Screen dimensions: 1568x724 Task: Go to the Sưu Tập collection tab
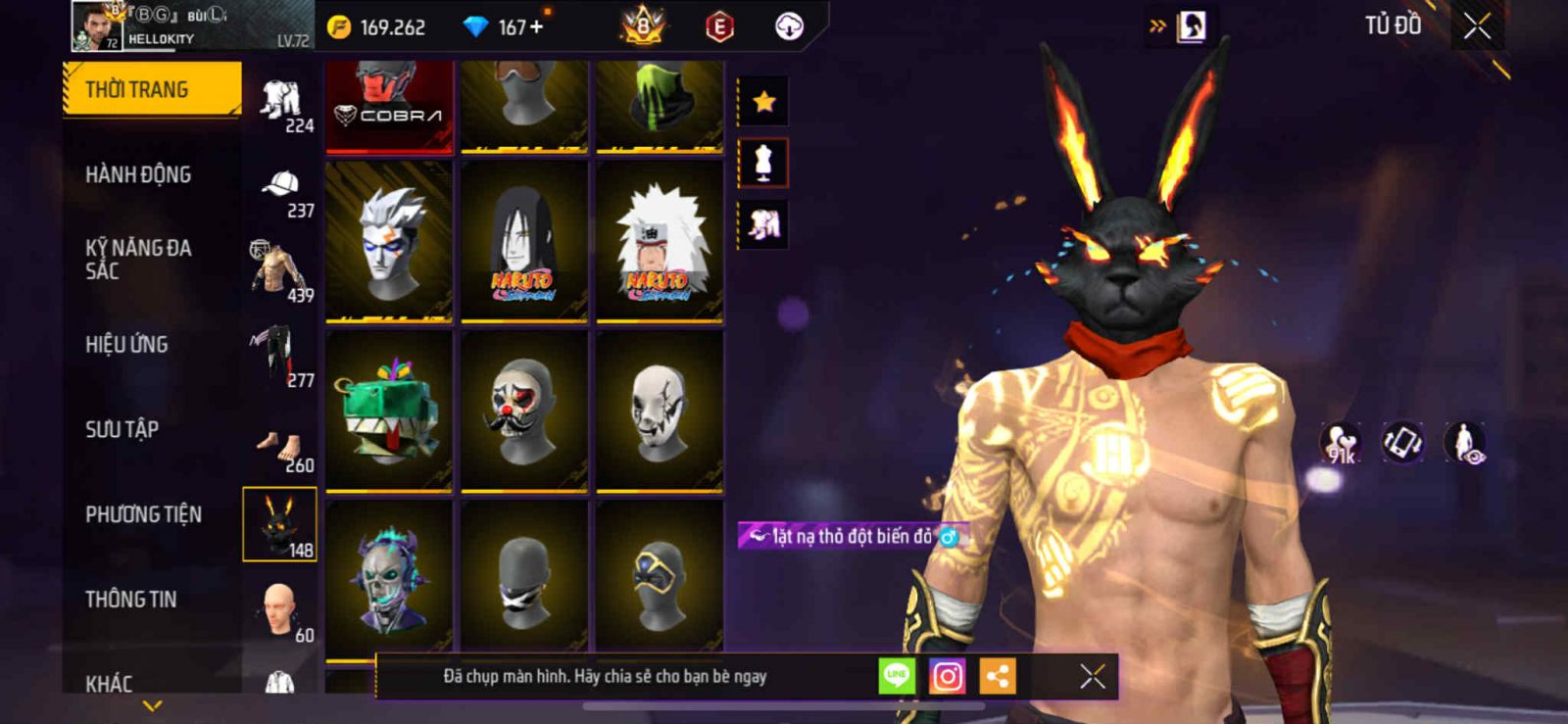coord(122,429)
